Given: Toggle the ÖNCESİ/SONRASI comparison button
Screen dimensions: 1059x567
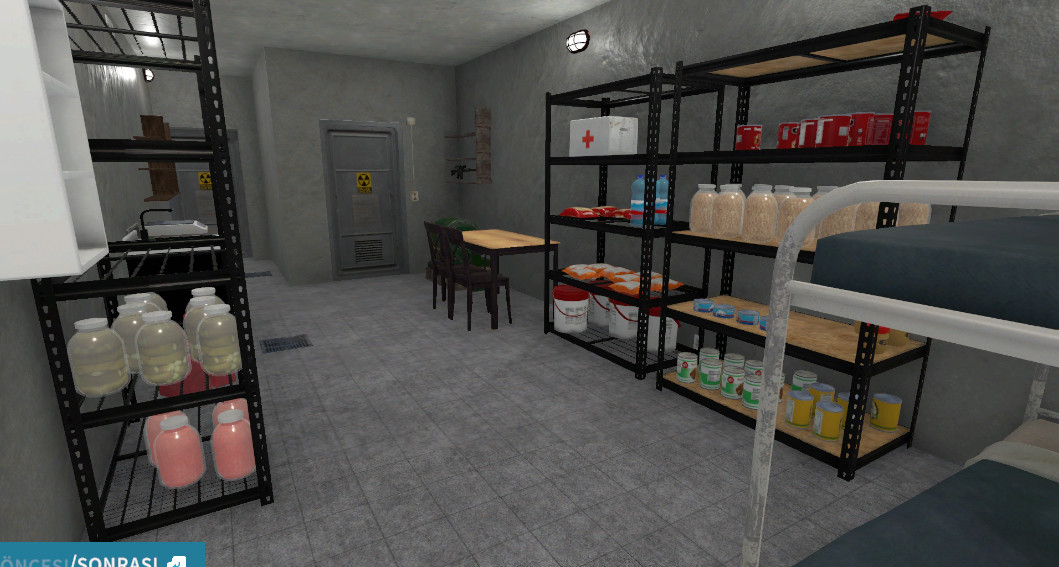Looking at the screenshot, I should pos(100,557).
